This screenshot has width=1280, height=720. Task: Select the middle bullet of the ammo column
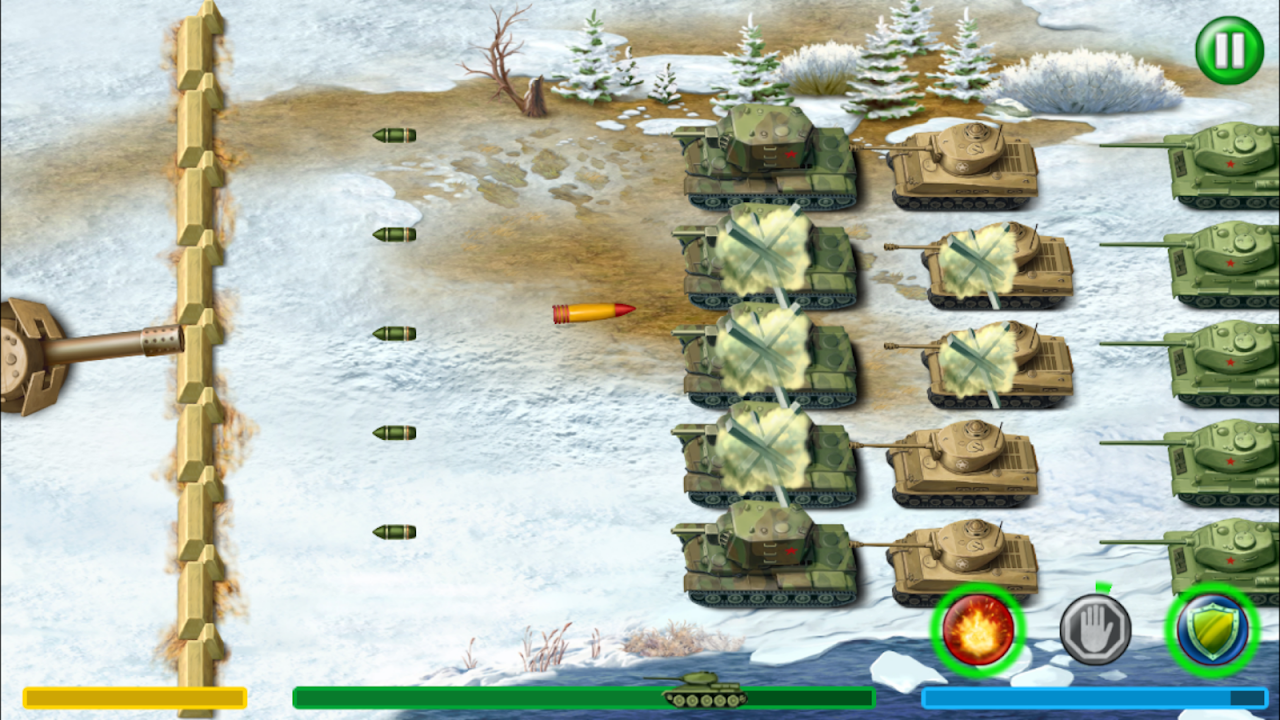(395, 332)
